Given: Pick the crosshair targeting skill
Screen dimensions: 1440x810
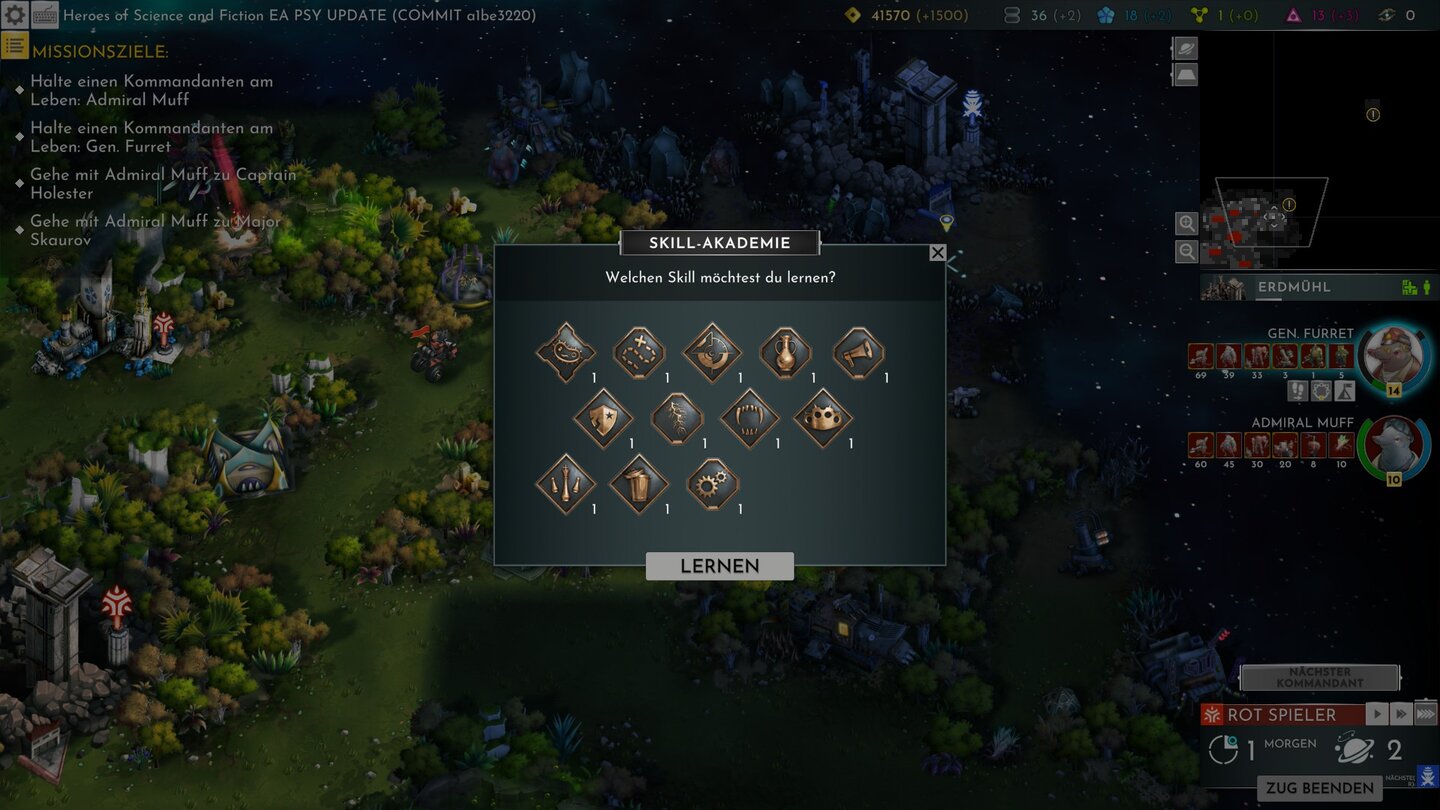Looking at the screenshot, I should click(712, 352).
